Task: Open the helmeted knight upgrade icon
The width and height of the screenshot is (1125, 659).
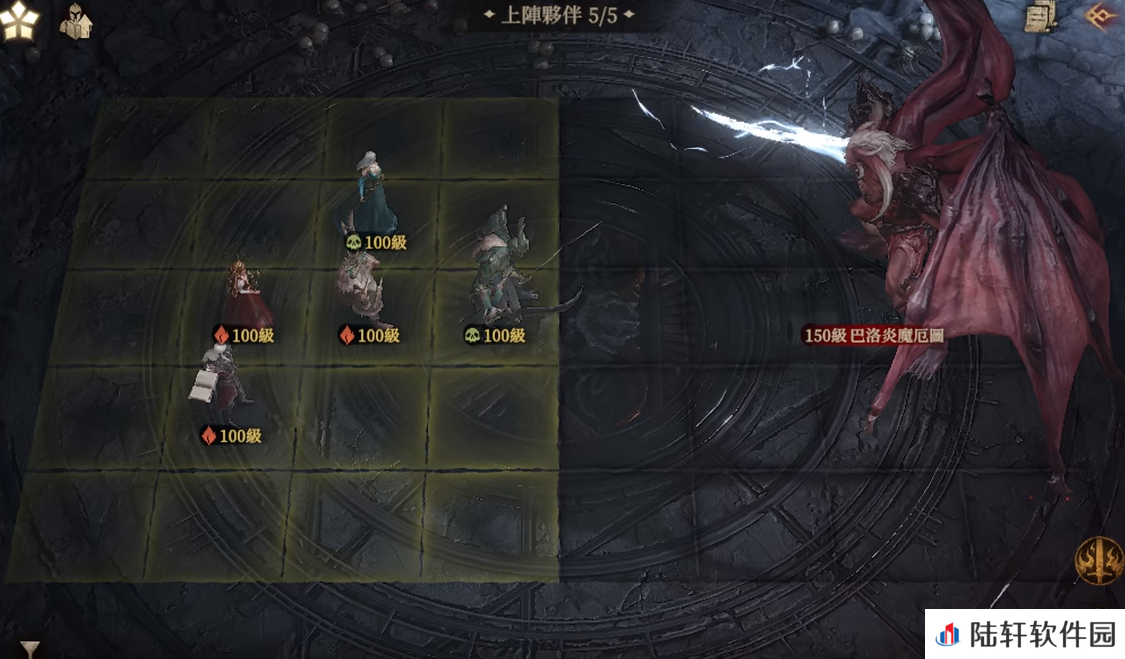Action: coord(75,21)
